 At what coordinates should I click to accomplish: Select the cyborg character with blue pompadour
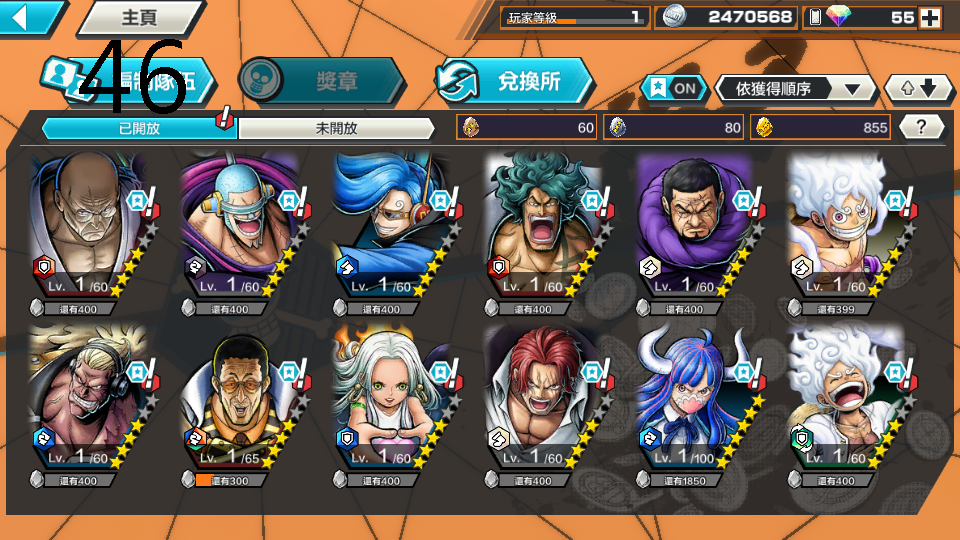pos(387,225)
